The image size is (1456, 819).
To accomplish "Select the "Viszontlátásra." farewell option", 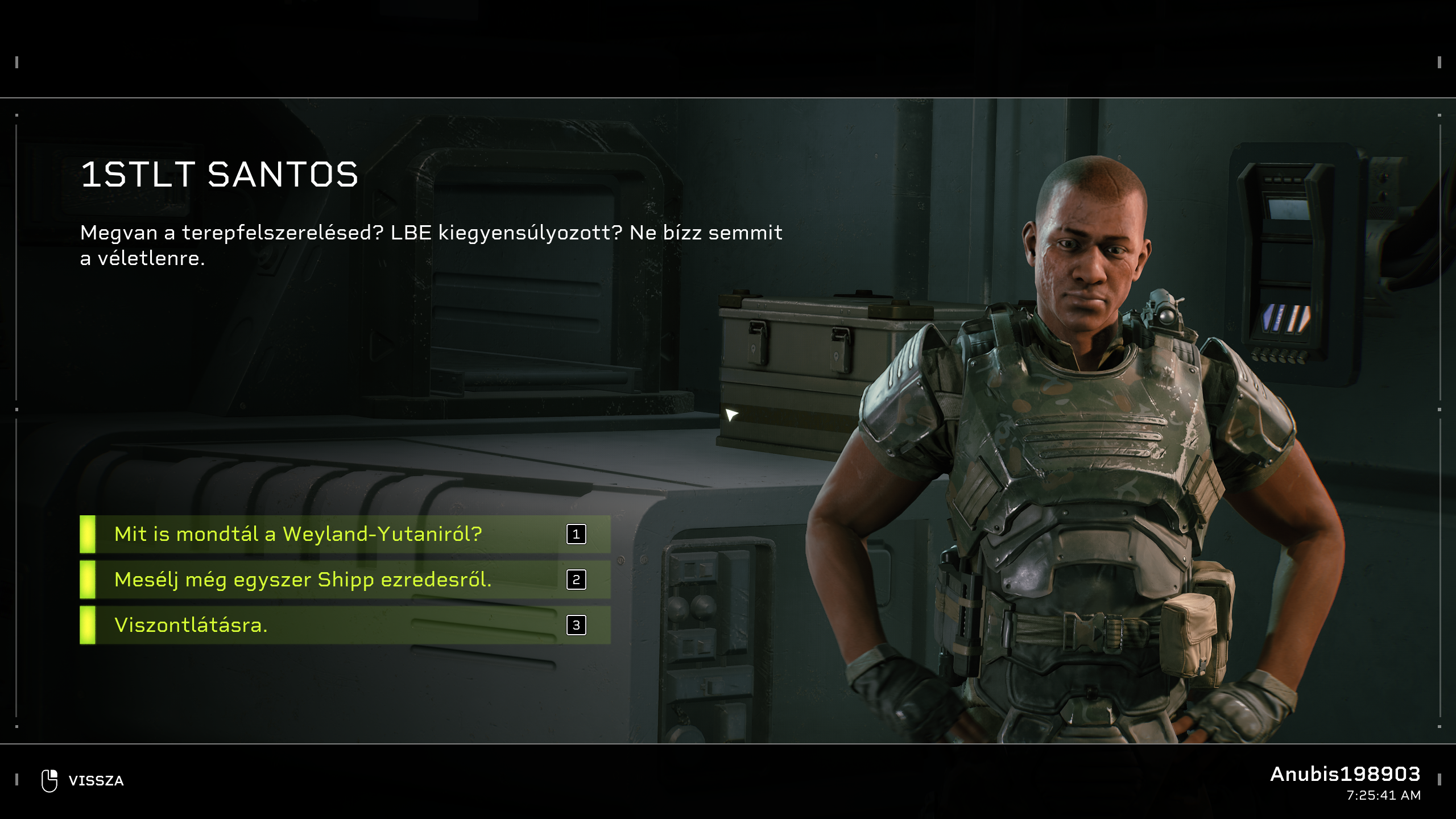I will point(345,625).
